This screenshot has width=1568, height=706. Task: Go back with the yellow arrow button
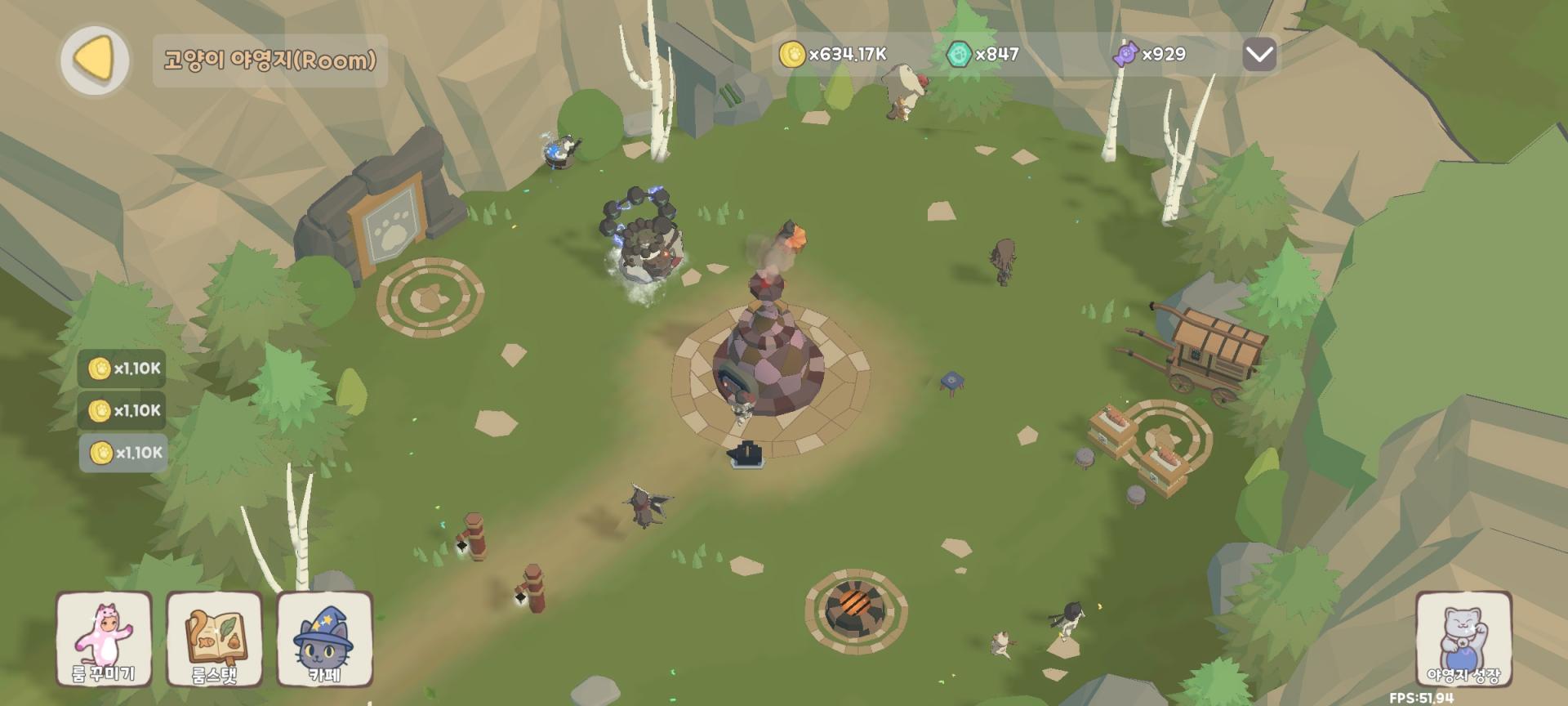96,60
